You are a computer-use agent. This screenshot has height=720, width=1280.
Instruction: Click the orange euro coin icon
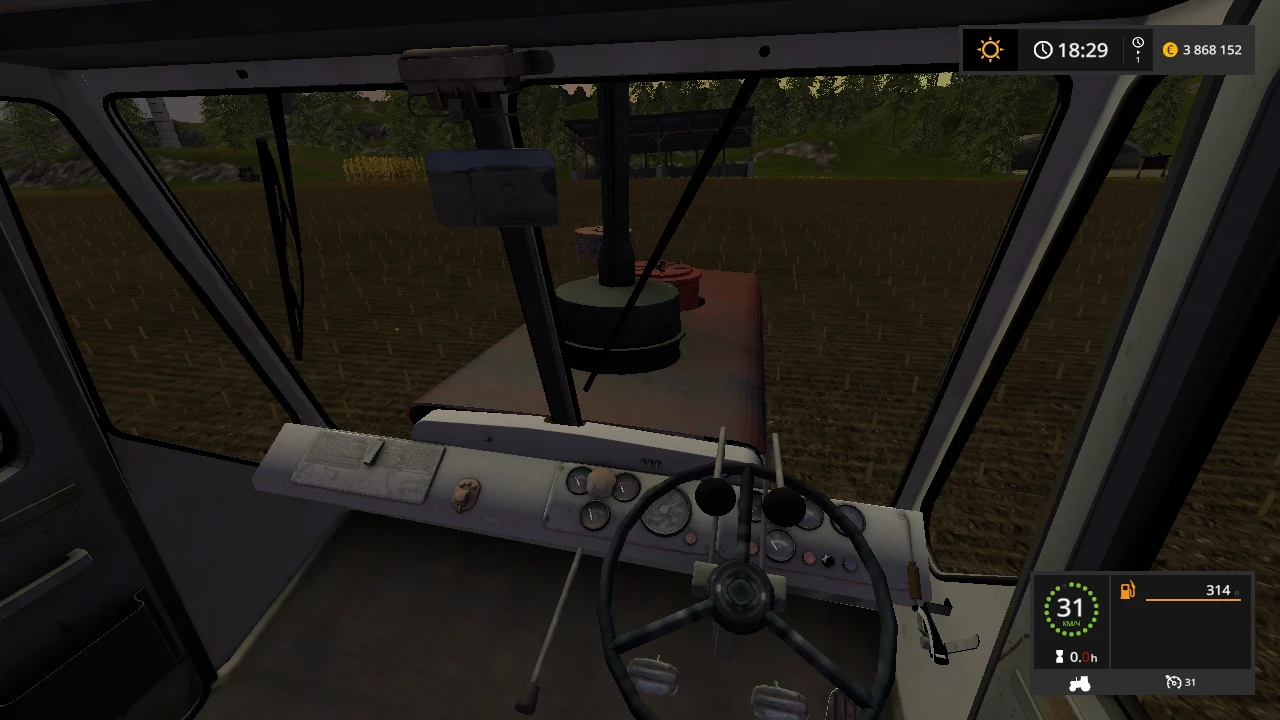pyautogui.click(x=1169, y=49)
